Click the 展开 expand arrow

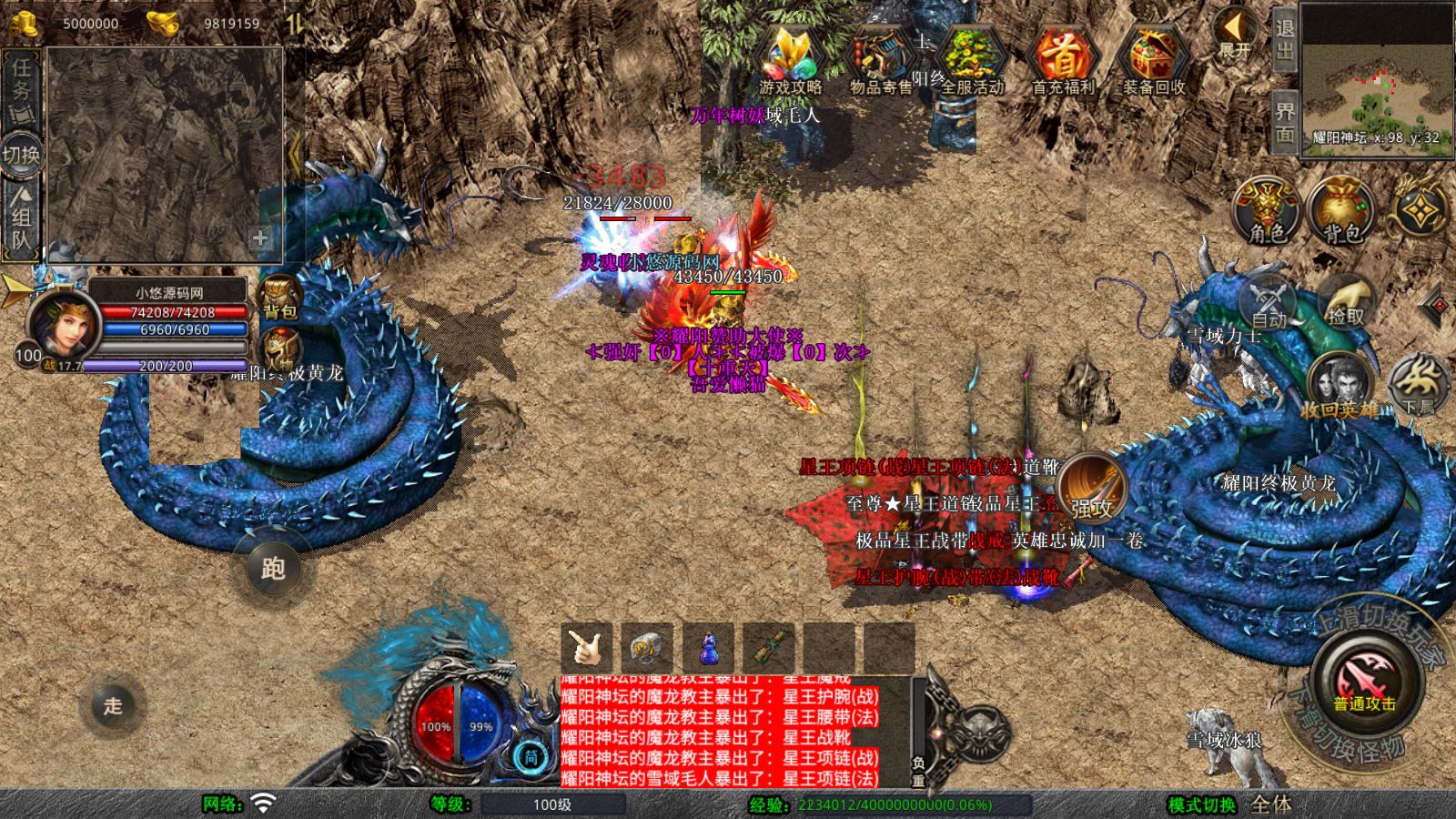pos(1236,34)
